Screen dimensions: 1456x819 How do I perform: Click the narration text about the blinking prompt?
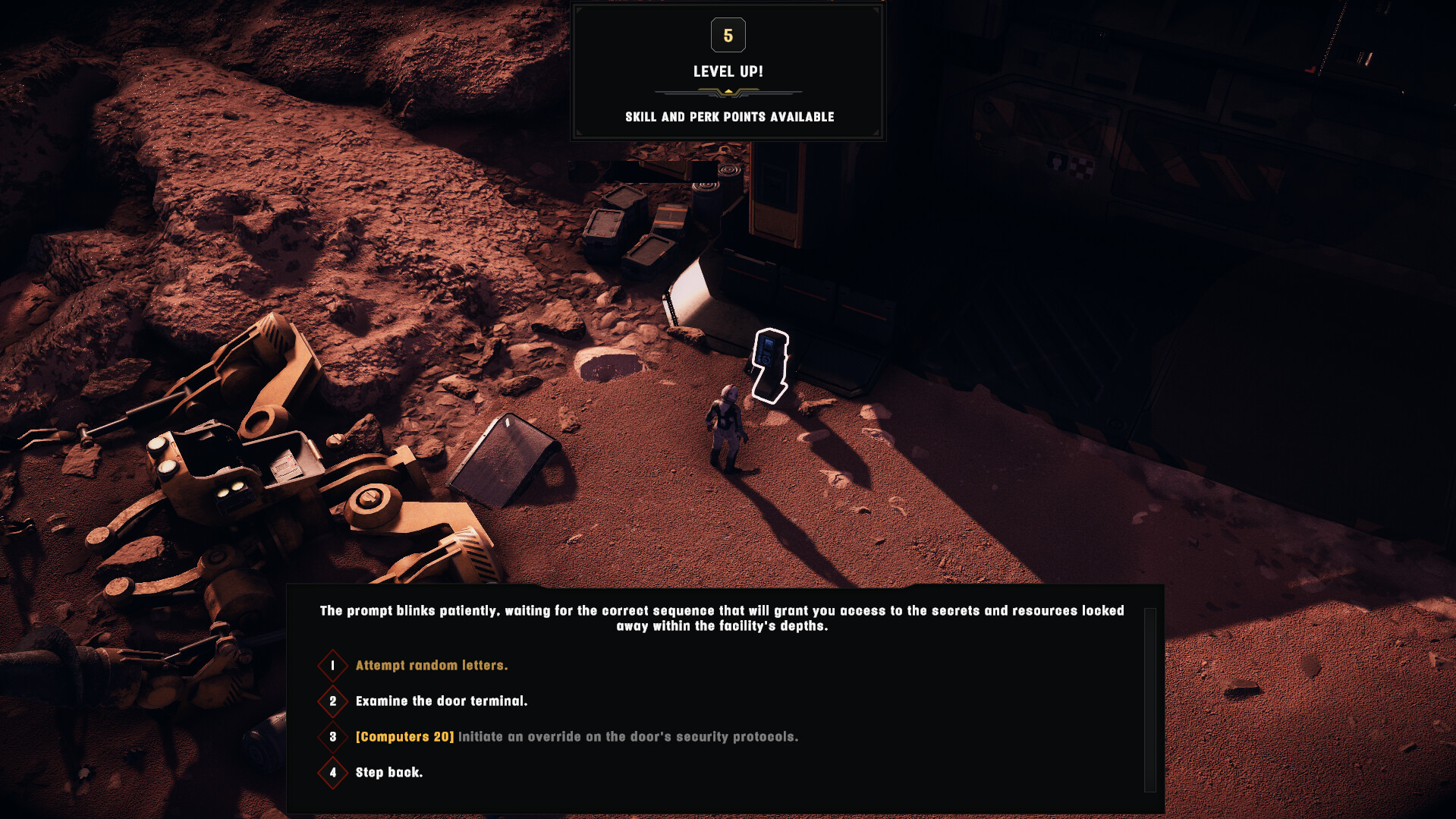click(722, 617)
